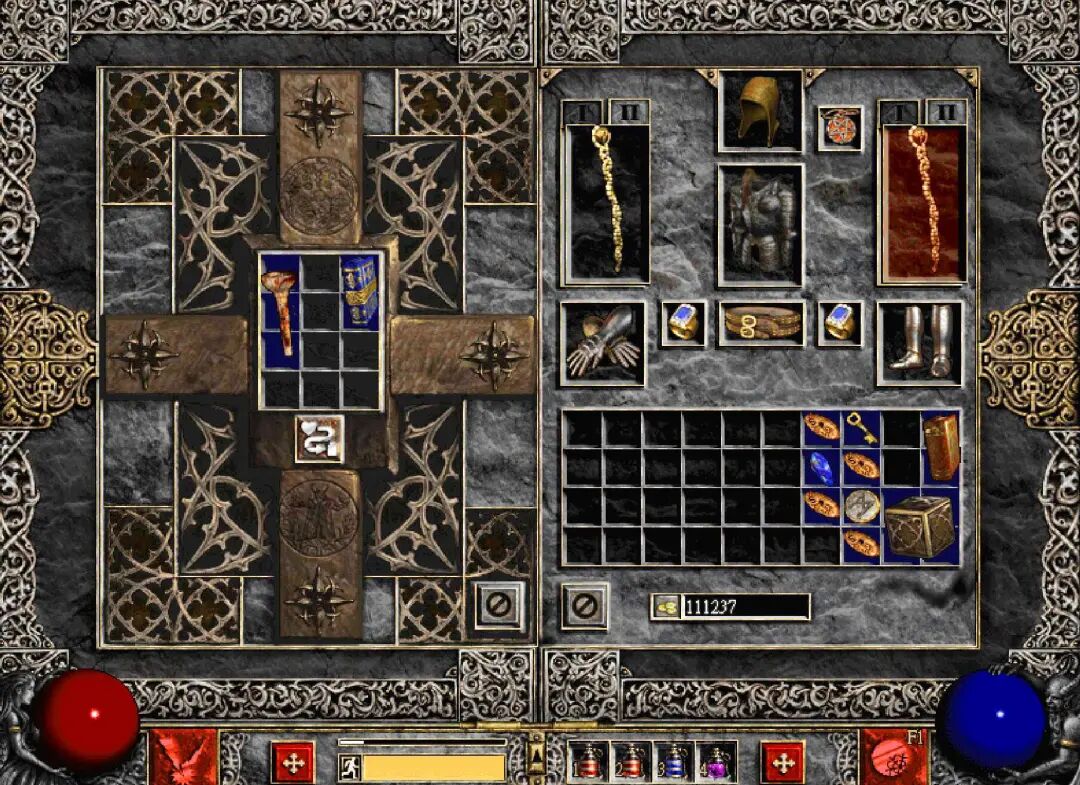Select the blue Tome of Town Portal
Image resolution: width=1080 pixels, height=785 pixels.
(359, 291)
